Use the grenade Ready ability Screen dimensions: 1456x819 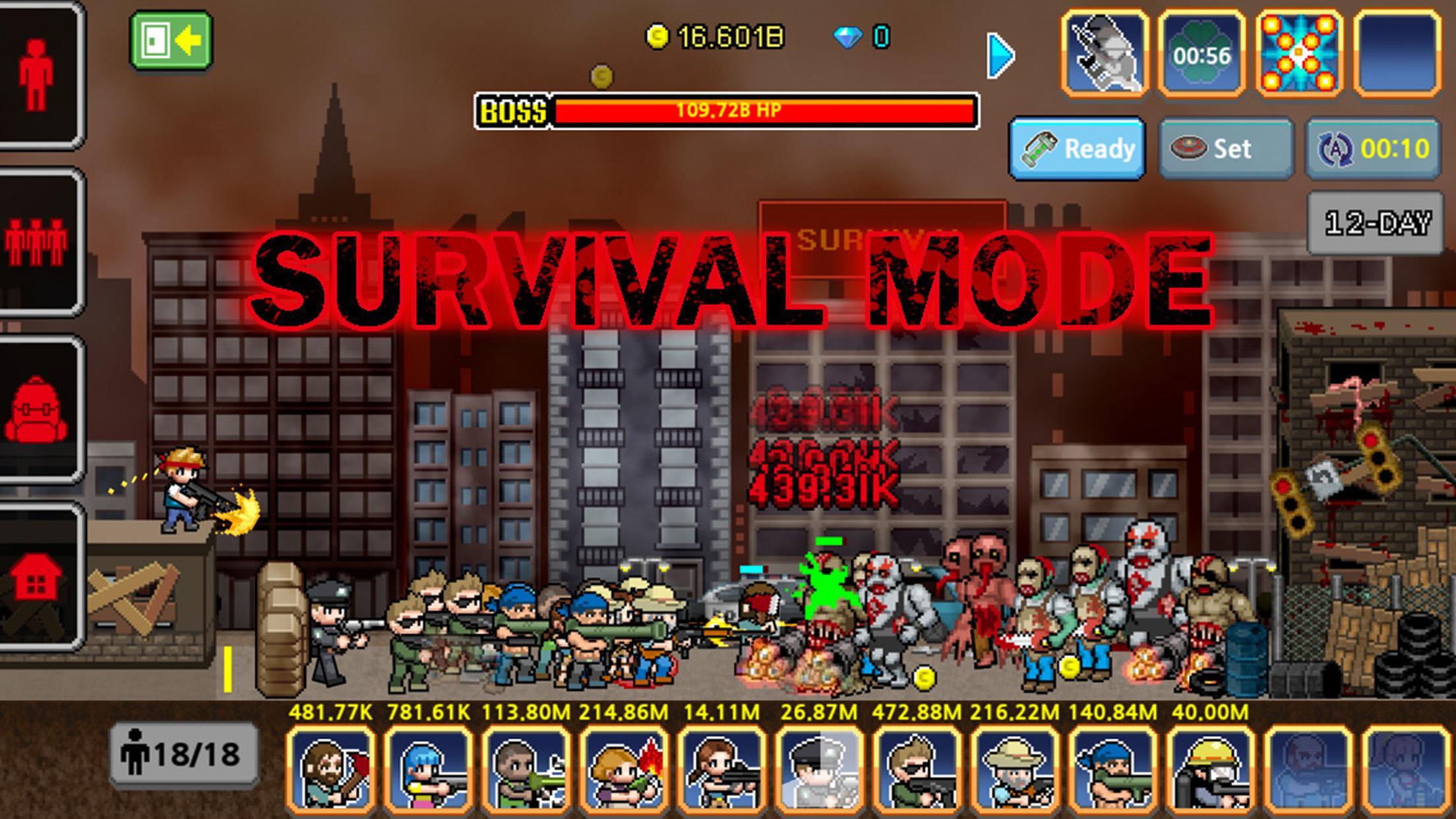tap(1081, 148)
